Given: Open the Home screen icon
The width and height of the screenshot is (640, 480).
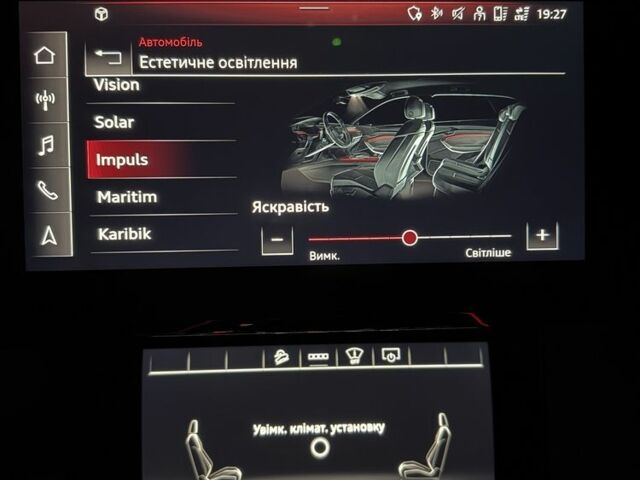Looking at the screenshot, I should pyautogui.click(x=45, y=54).
